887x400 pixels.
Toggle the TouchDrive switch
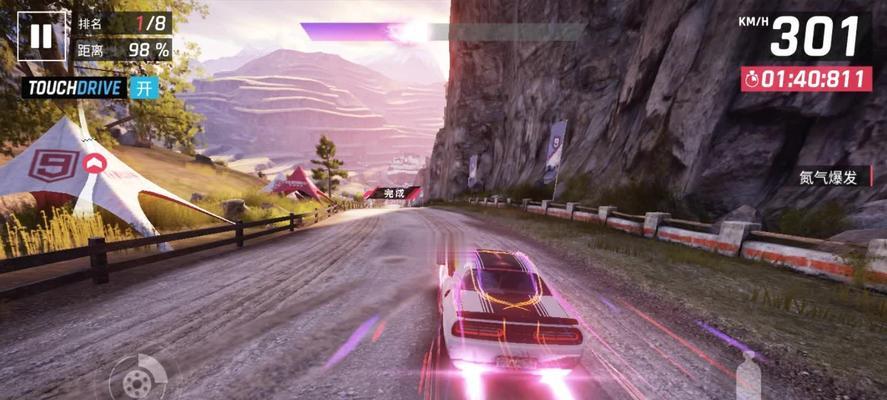coord(145,87)
